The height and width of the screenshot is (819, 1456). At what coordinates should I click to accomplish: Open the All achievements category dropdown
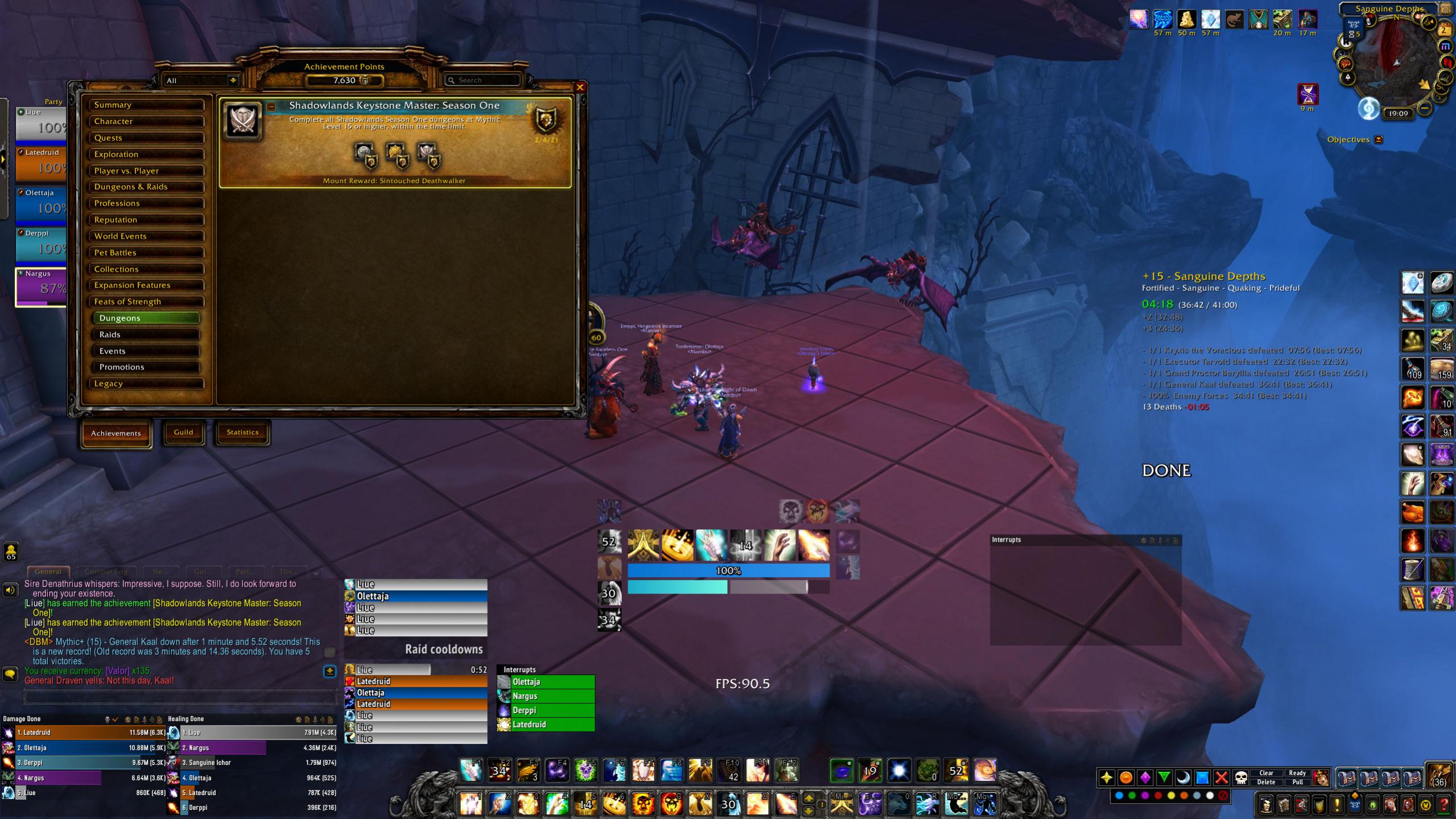pyautogui.click(x=201, y=80)
